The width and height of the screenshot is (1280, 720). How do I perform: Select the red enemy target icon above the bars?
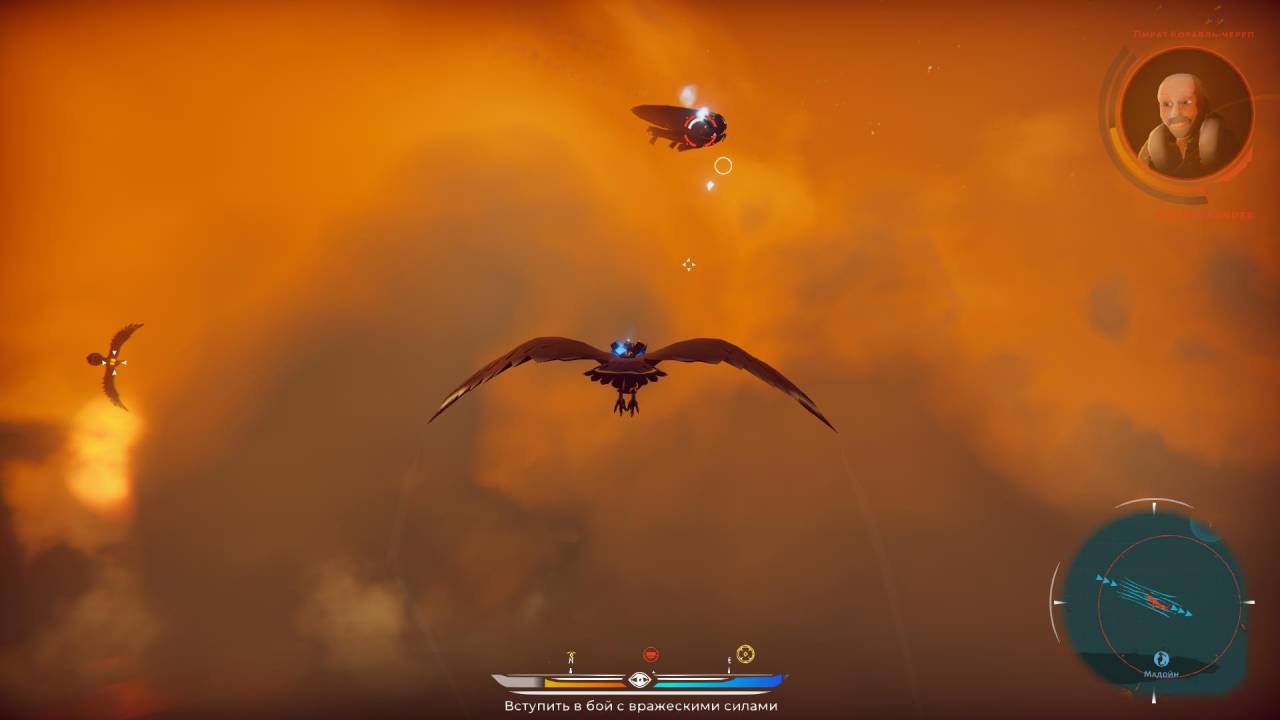(651, 655)
